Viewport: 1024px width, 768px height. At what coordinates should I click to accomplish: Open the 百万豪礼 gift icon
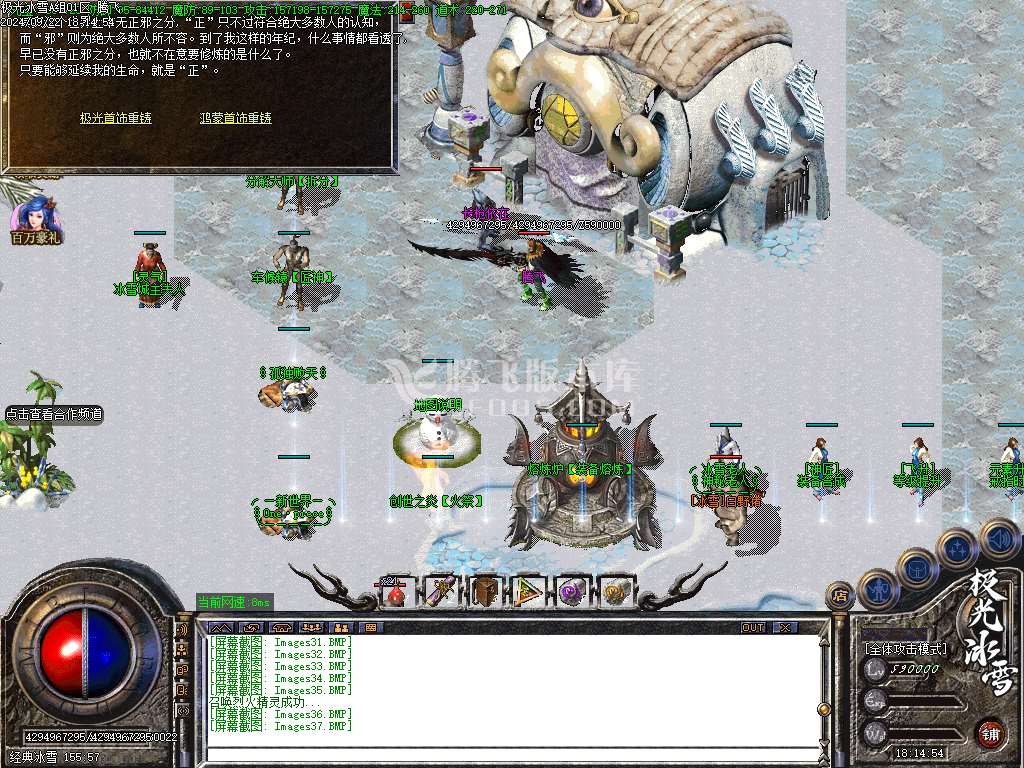pos(35,222)
